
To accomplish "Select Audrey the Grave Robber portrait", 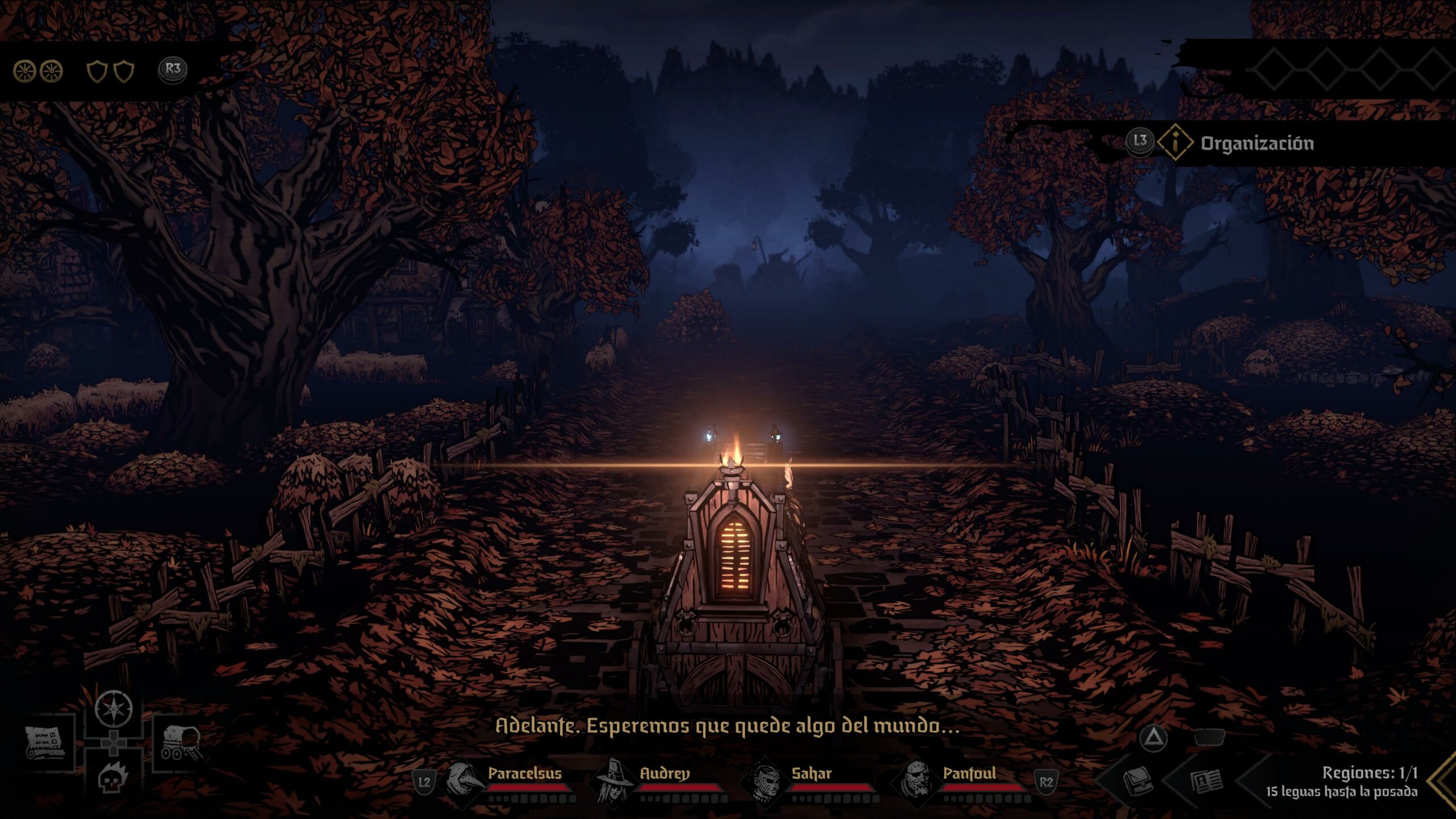I will (615, 780).
